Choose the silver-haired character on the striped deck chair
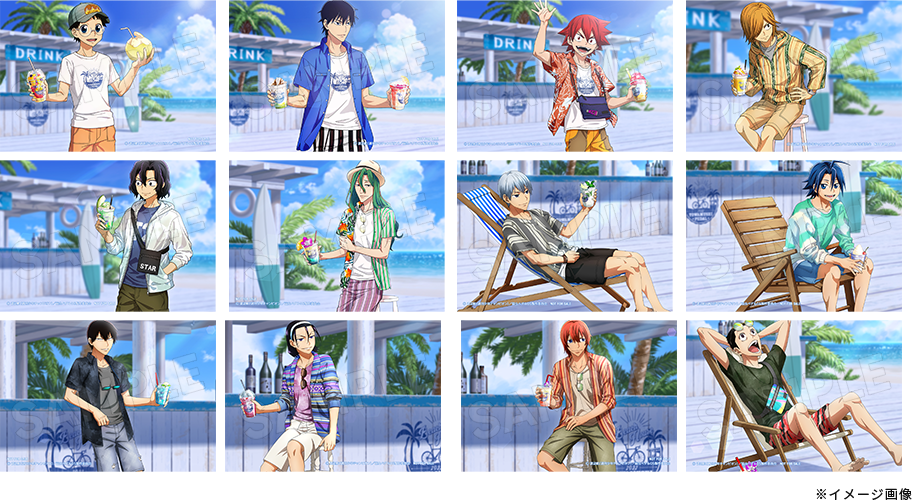 [x=565, y=236]
